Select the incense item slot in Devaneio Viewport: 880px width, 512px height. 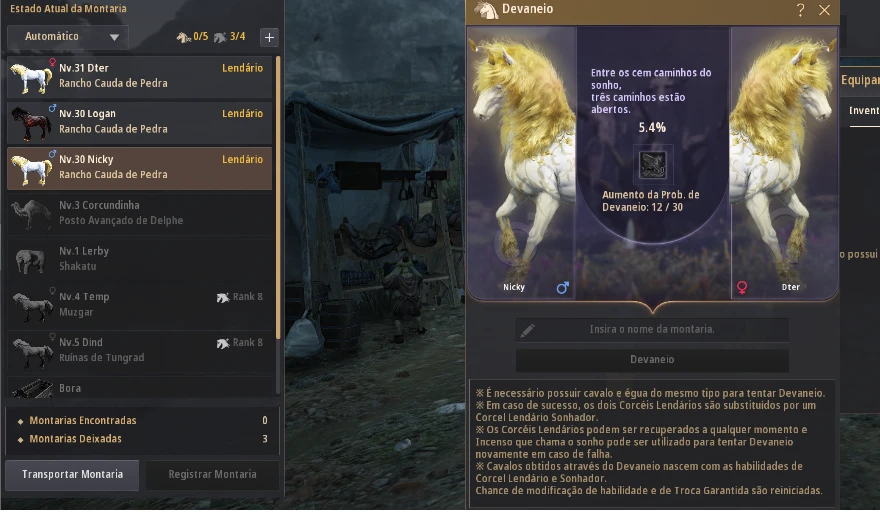[x=653, y=164]
